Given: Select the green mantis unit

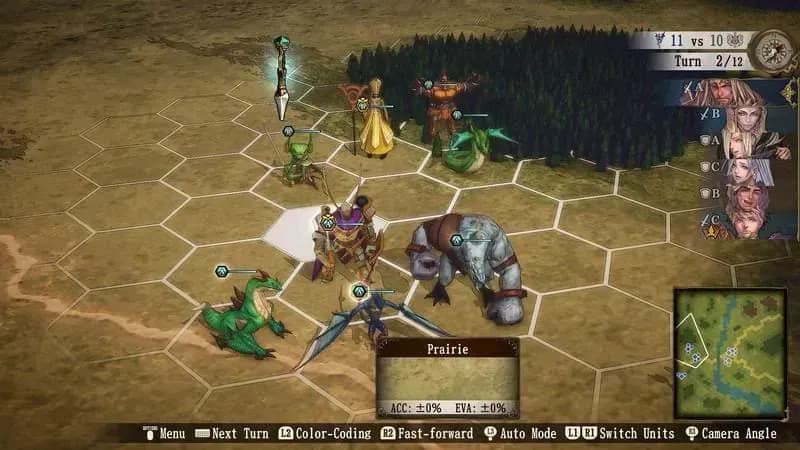Looking at the screenshot, I should [x=296, y=160].
